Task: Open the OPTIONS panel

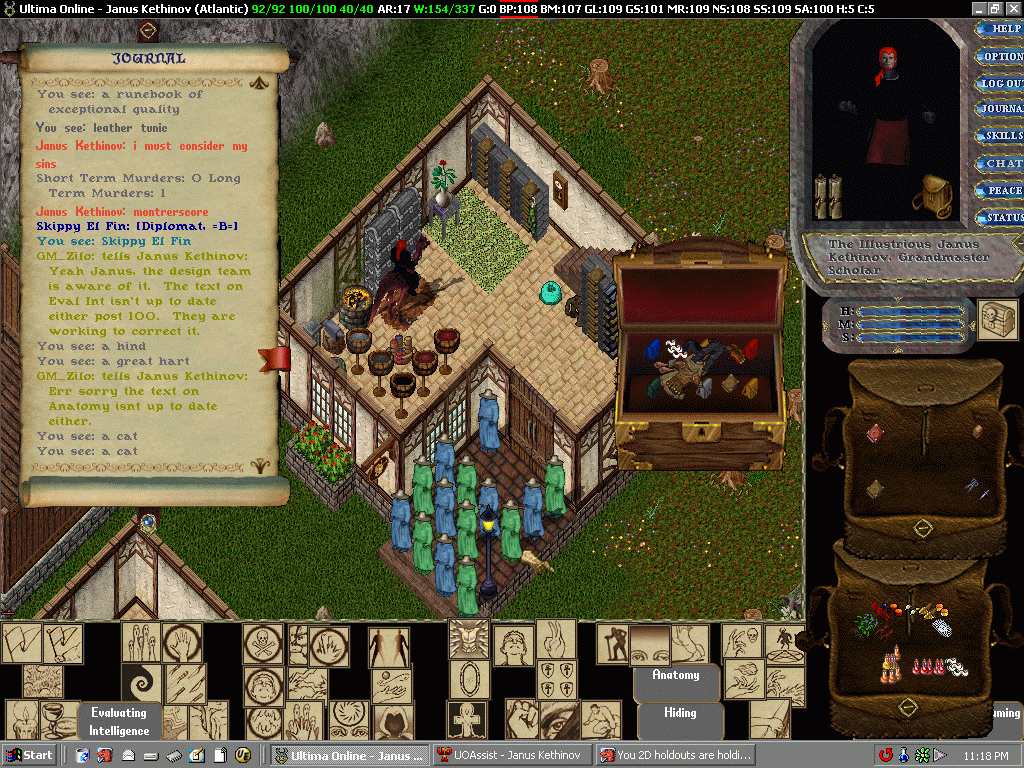Action: [x=1001, y=56]
